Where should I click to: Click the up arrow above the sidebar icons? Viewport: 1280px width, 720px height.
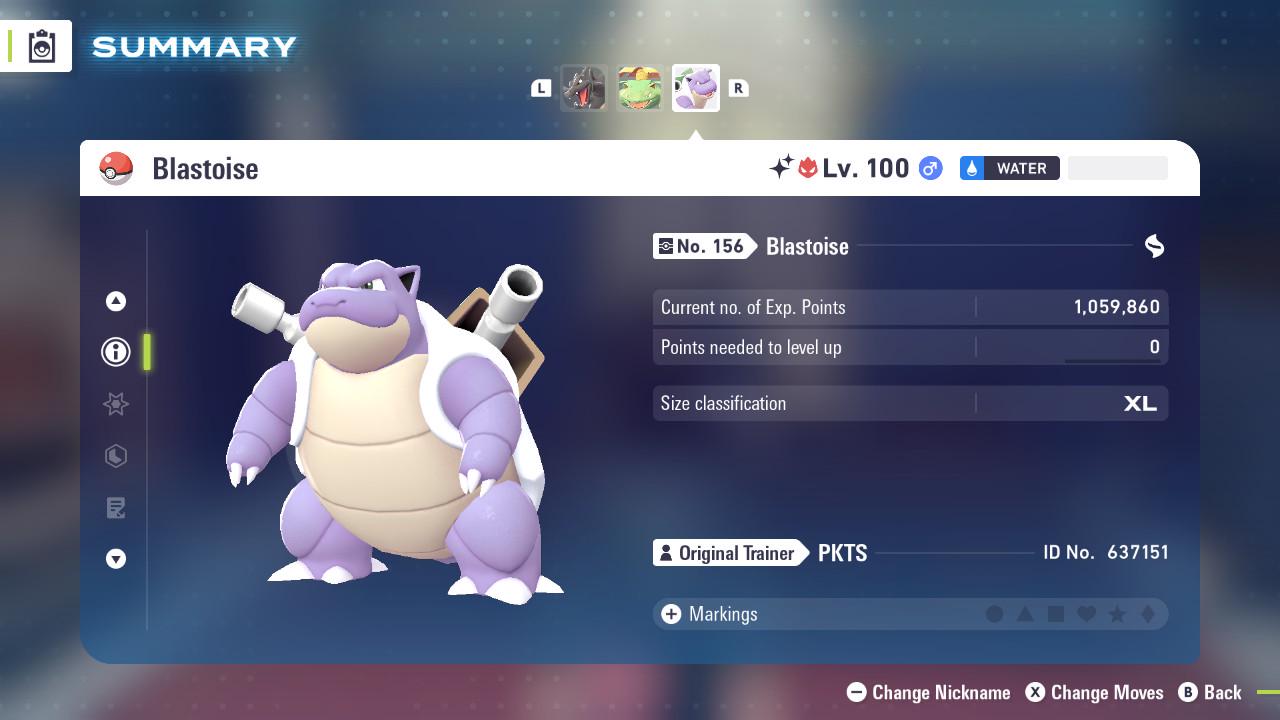116,300
